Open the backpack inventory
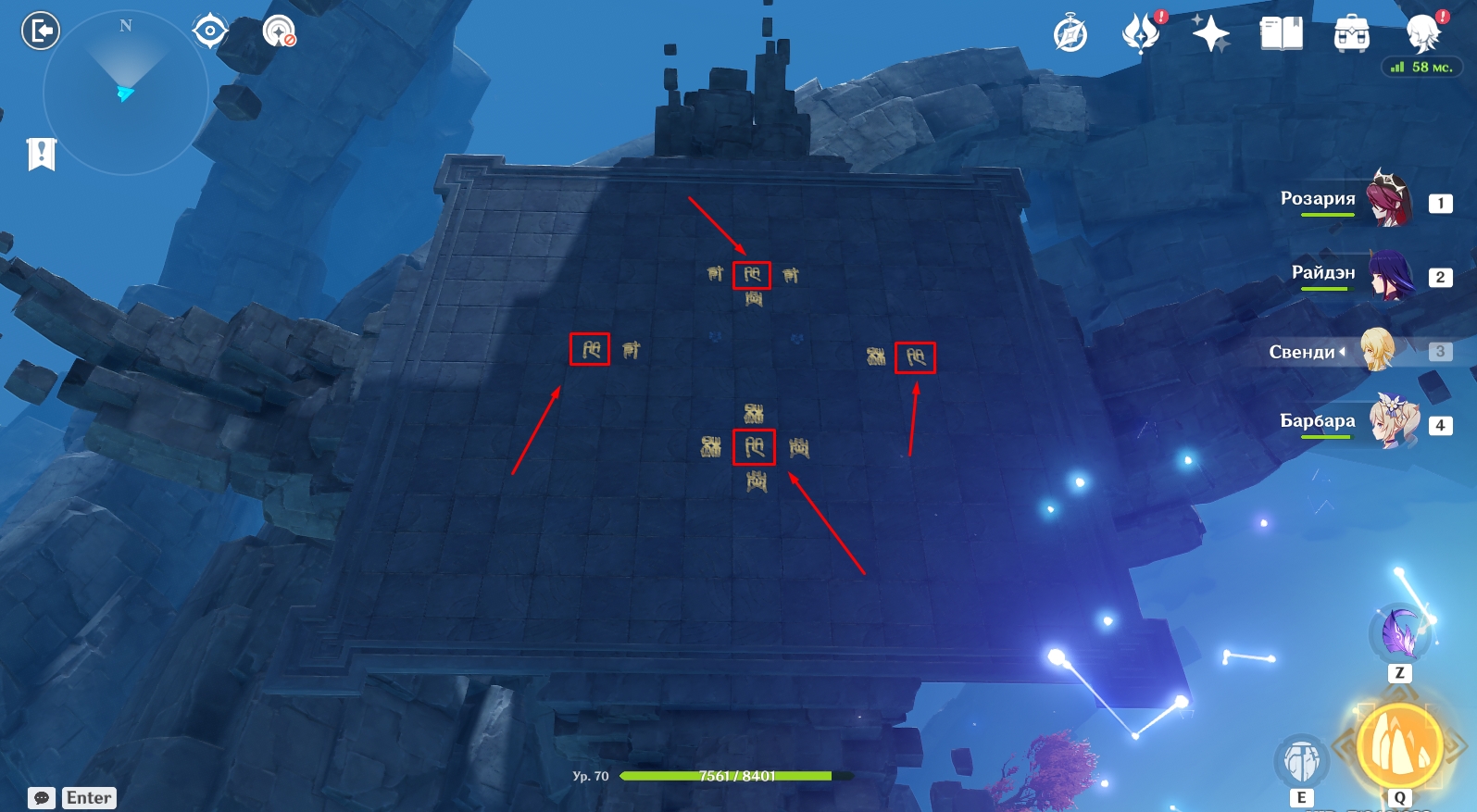Screen dimensions: 1477x812 pyautogui.click(x=1352, y=34)
